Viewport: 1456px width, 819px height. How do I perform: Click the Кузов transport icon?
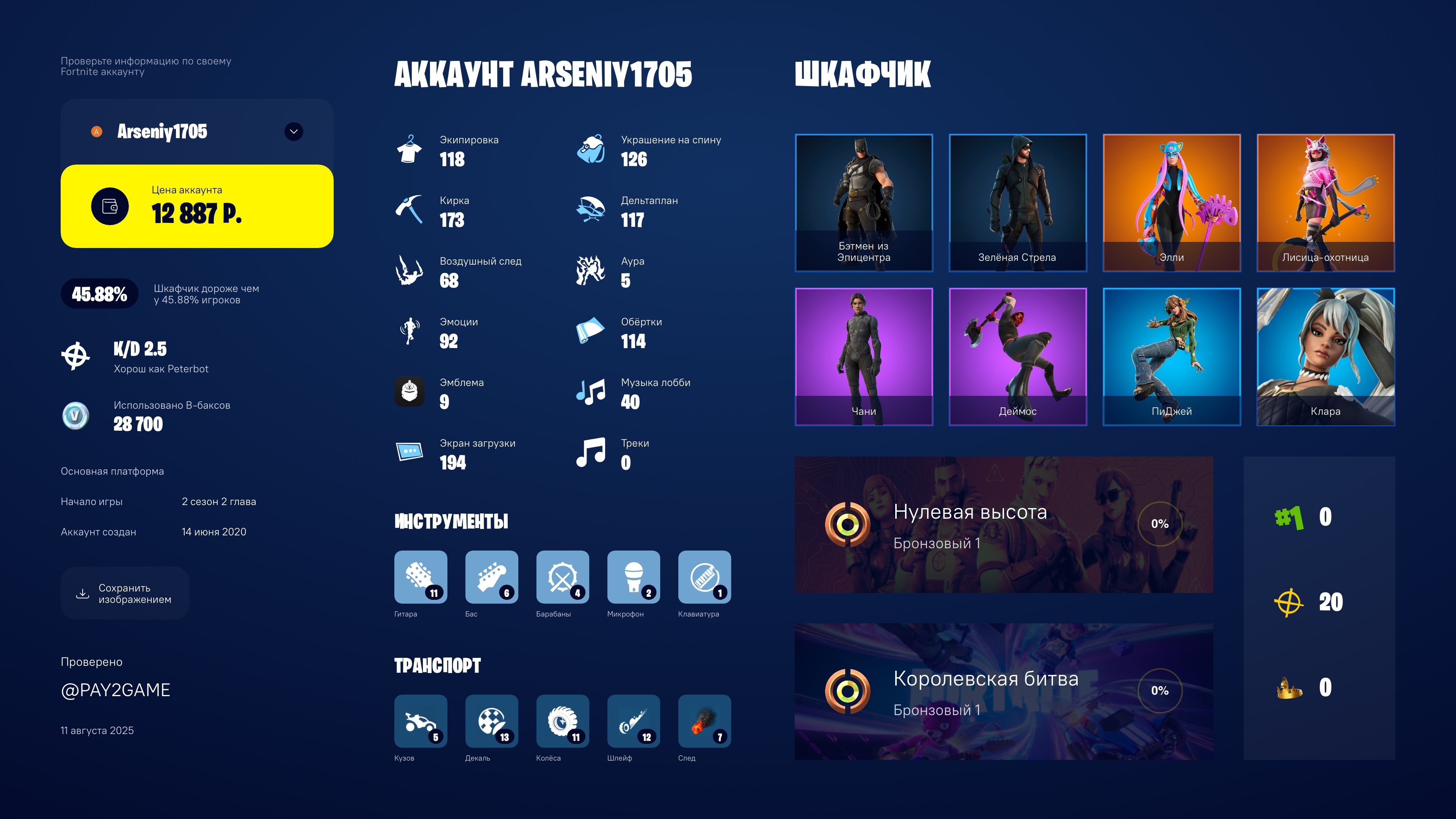420,721
